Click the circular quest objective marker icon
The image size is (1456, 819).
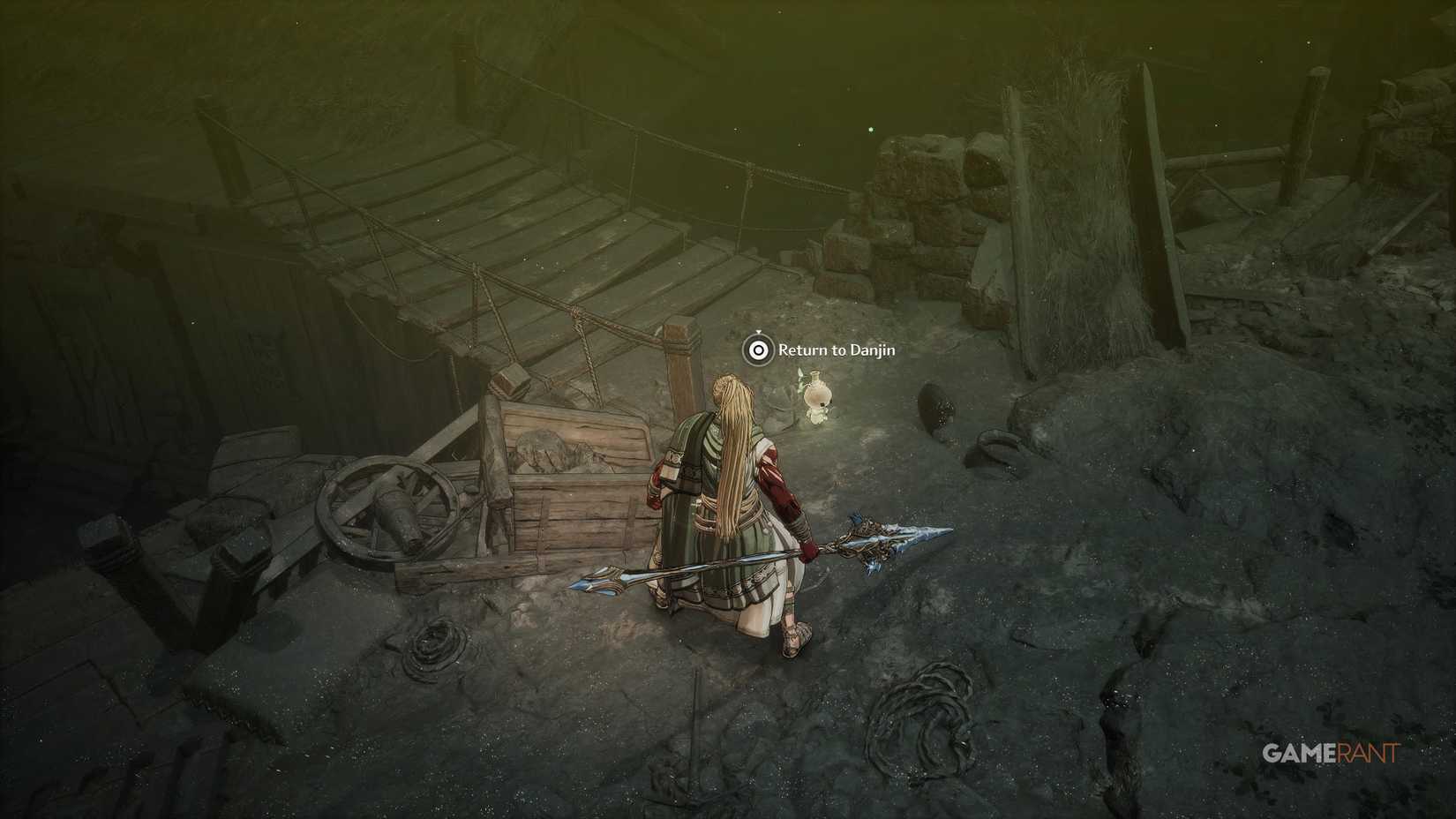pos(759,349)
